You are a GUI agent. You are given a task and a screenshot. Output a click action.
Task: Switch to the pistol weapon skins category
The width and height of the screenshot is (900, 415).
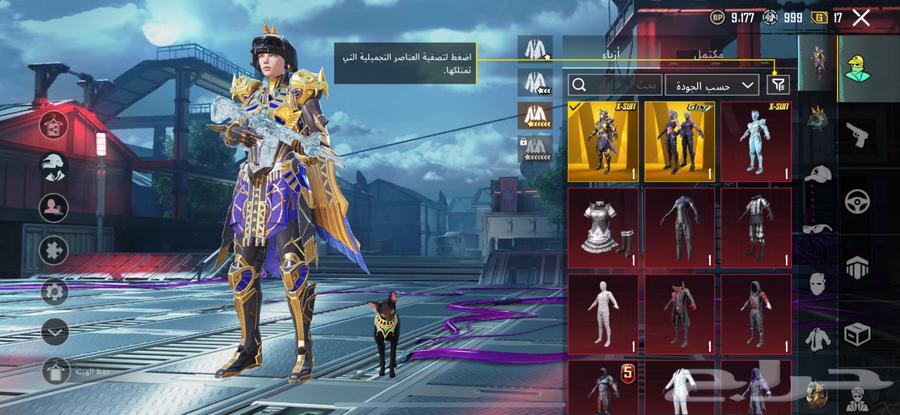click(x=857, y=137)
